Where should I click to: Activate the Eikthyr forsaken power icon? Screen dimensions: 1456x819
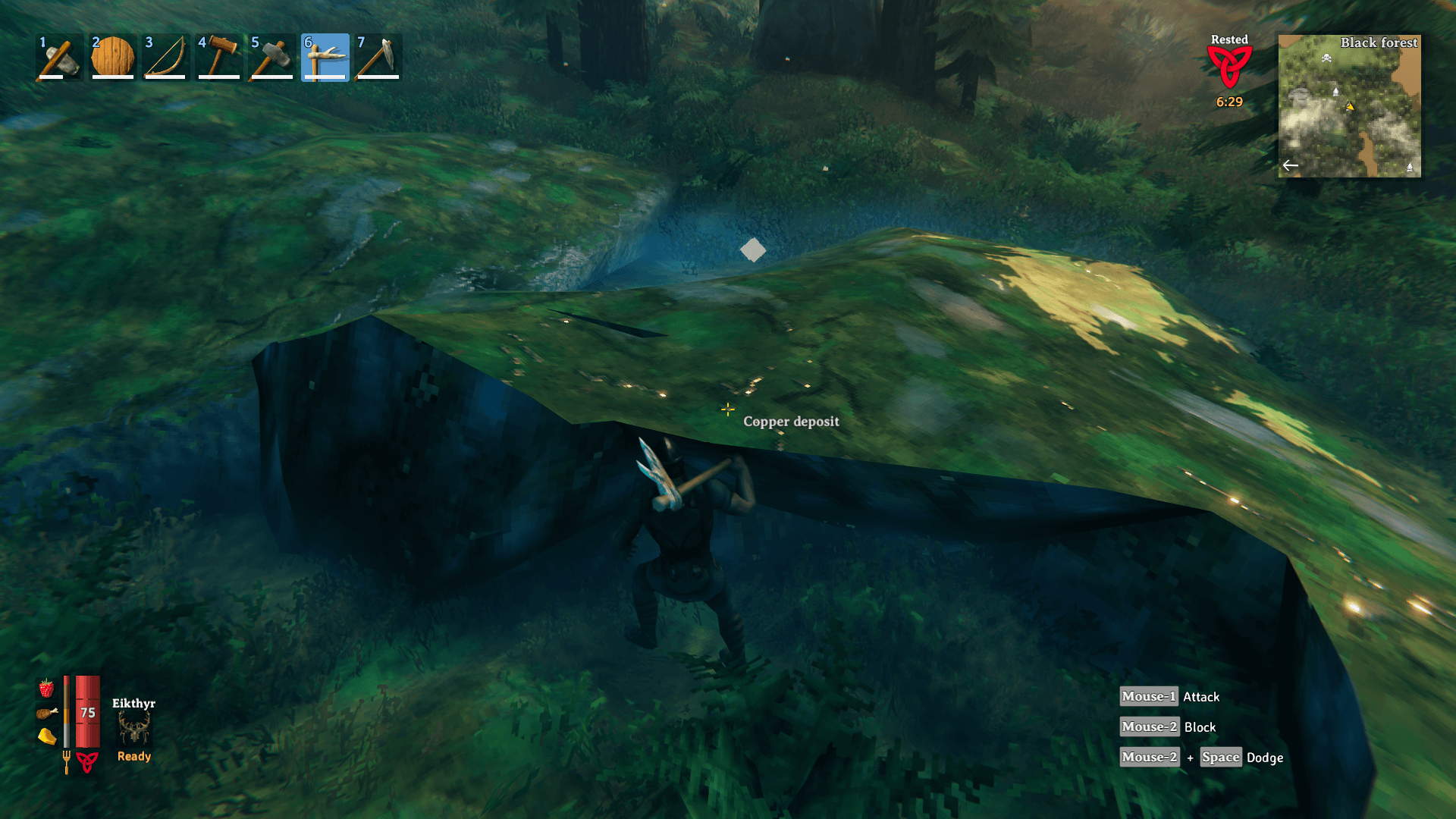tap(134, 730)
